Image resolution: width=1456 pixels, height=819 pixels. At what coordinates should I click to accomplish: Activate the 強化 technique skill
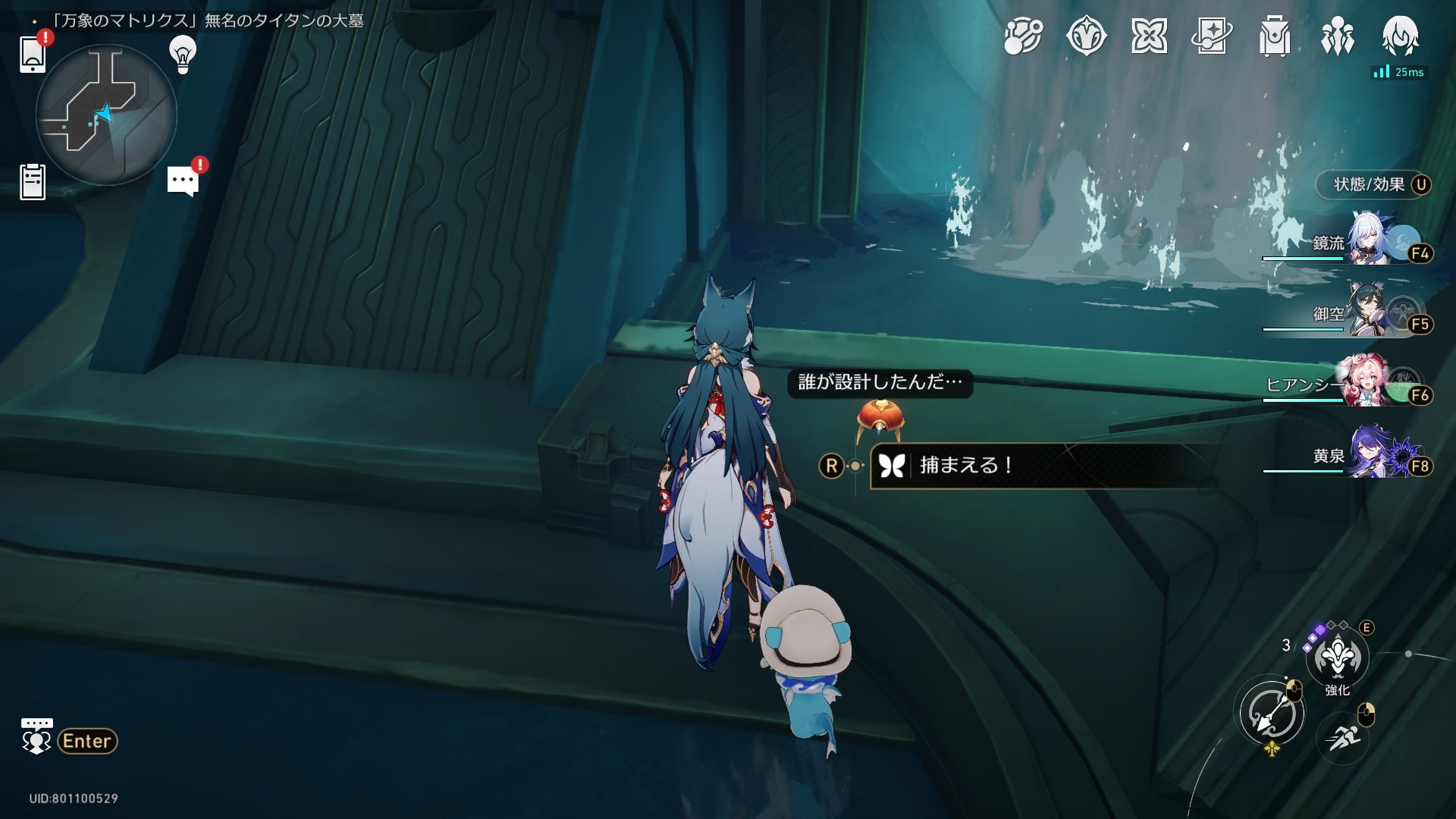pyautogui.click(x=1337, y=657)
